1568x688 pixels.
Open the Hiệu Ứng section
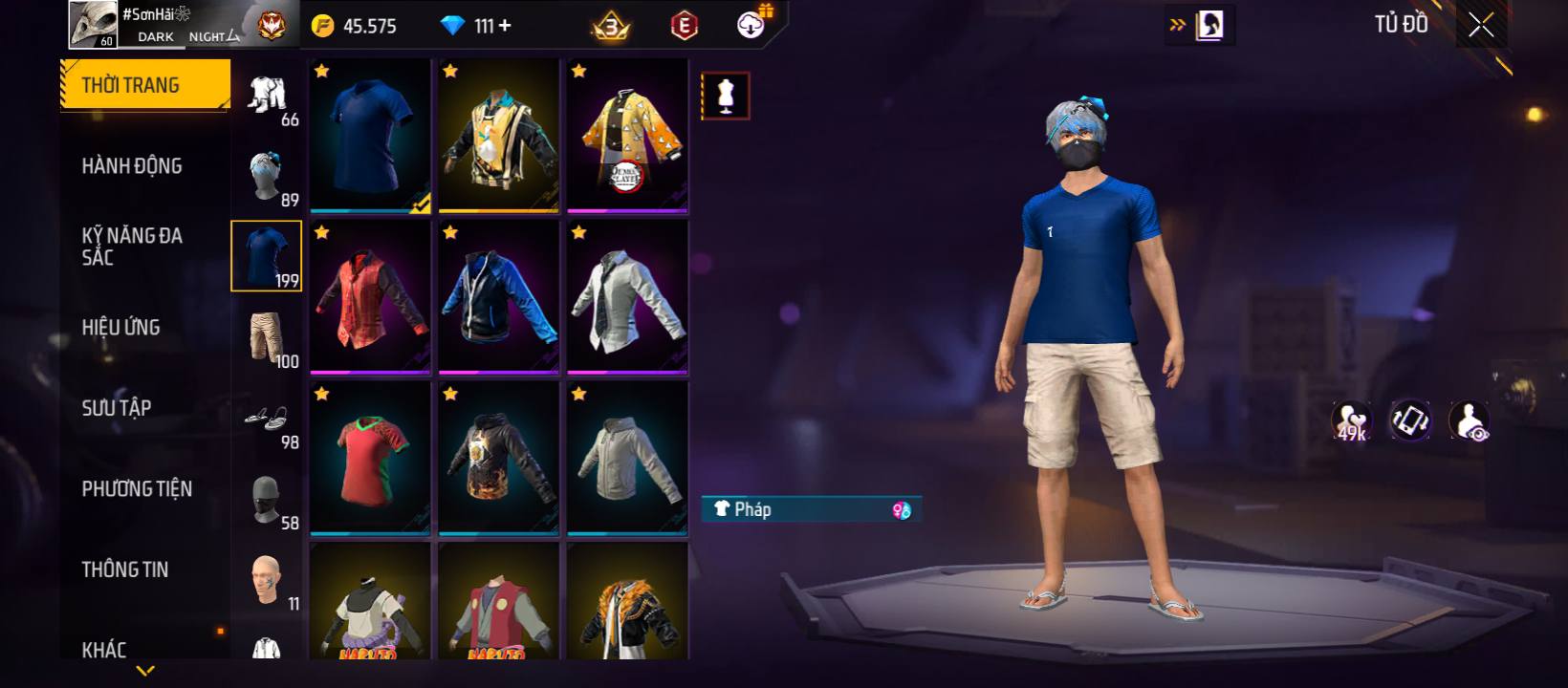pyautogui.click(x=120, y=328)
